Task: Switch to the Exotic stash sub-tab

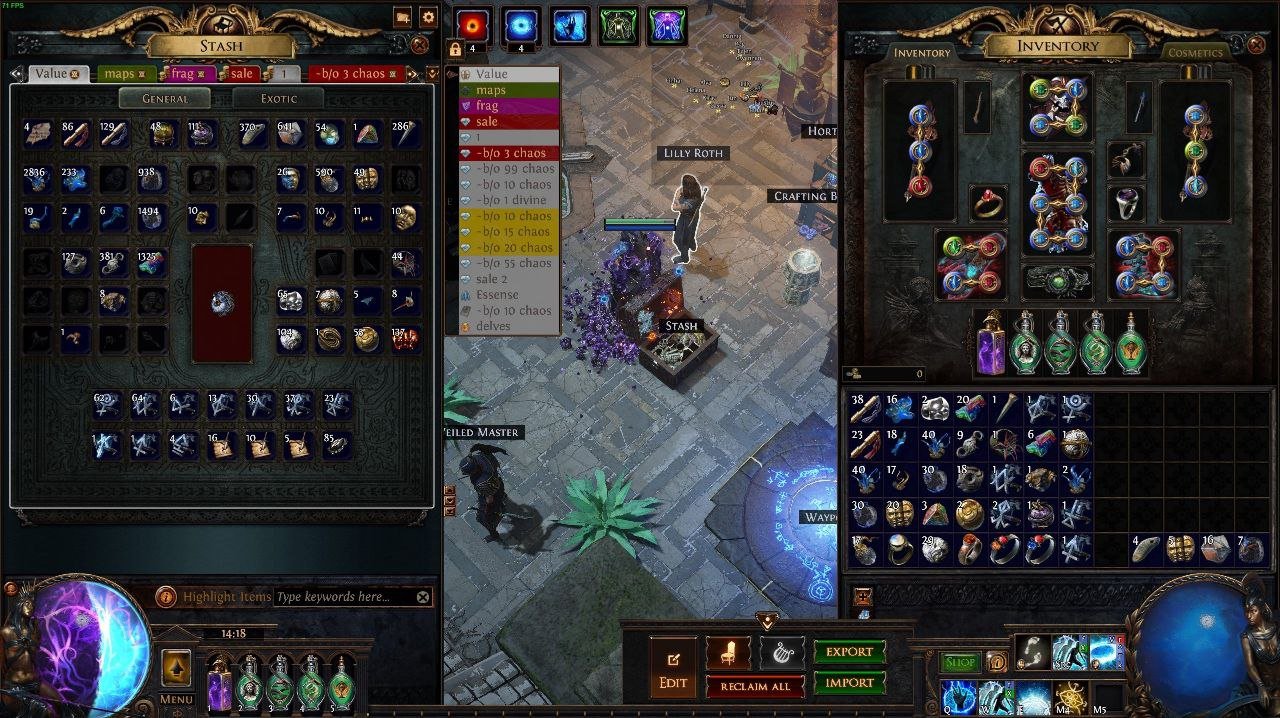Action: [278, 99]
